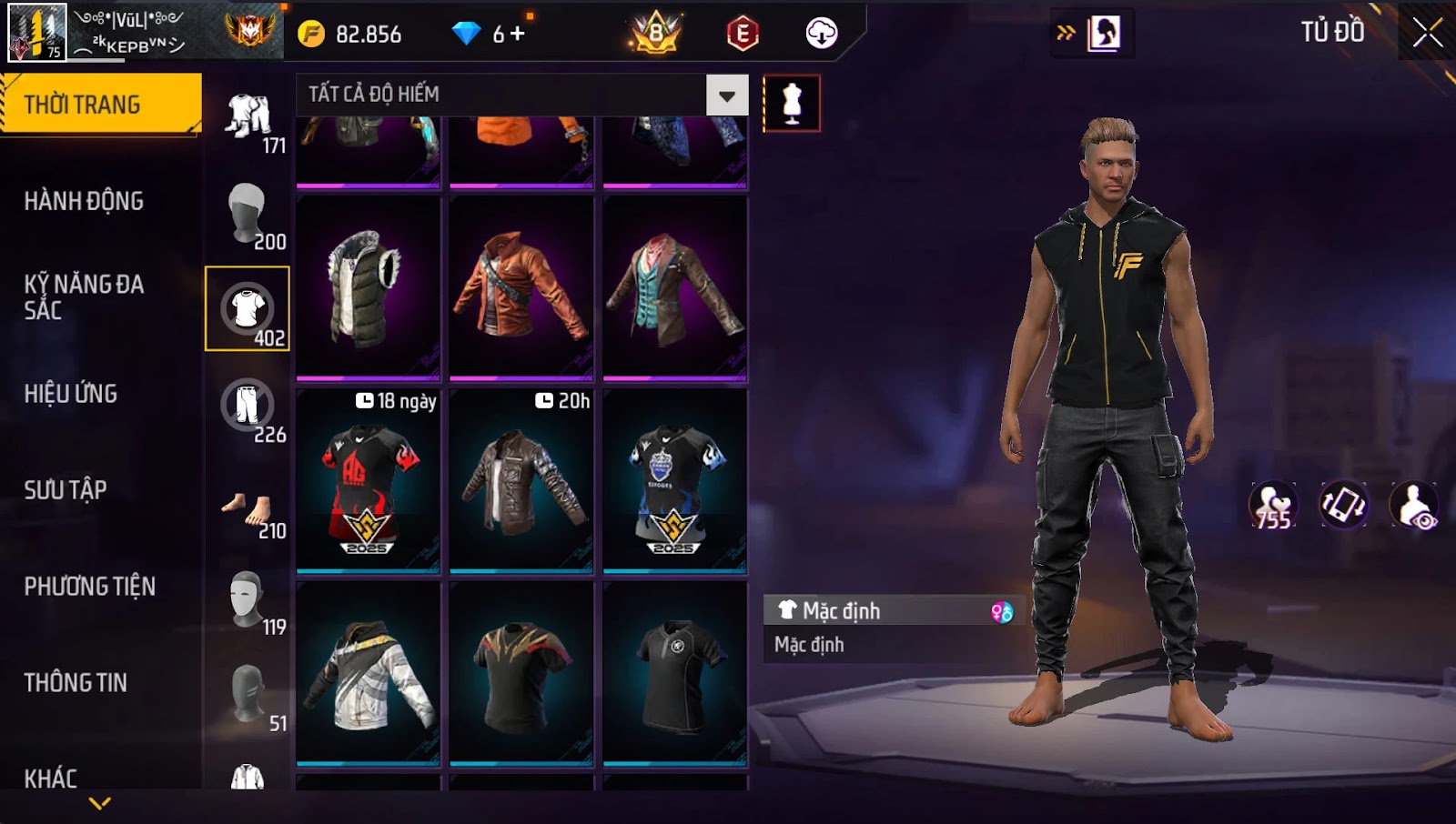The height and width of the screenshot is (824, 1456).
Task: Select the Hiệu Ứng category
Action: point(71,394)
